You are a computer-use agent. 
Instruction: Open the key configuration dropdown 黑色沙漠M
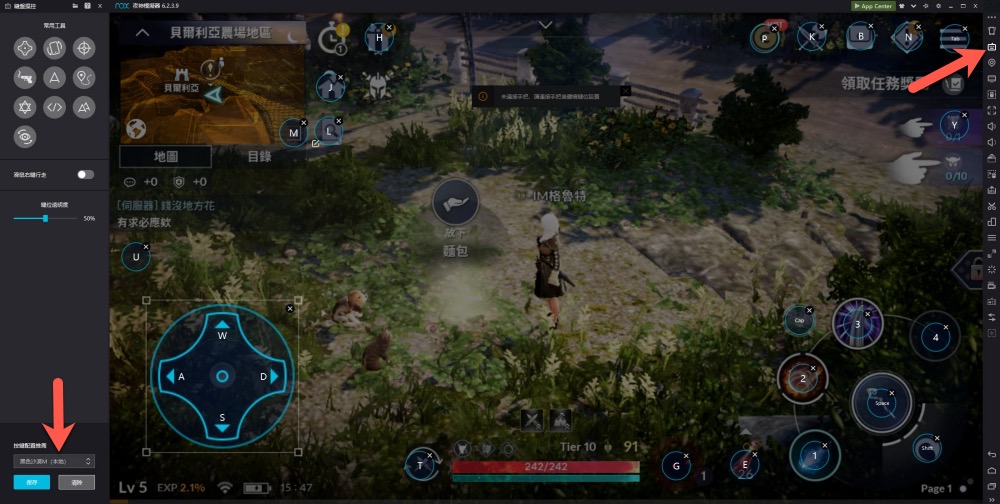click(55, 461)
